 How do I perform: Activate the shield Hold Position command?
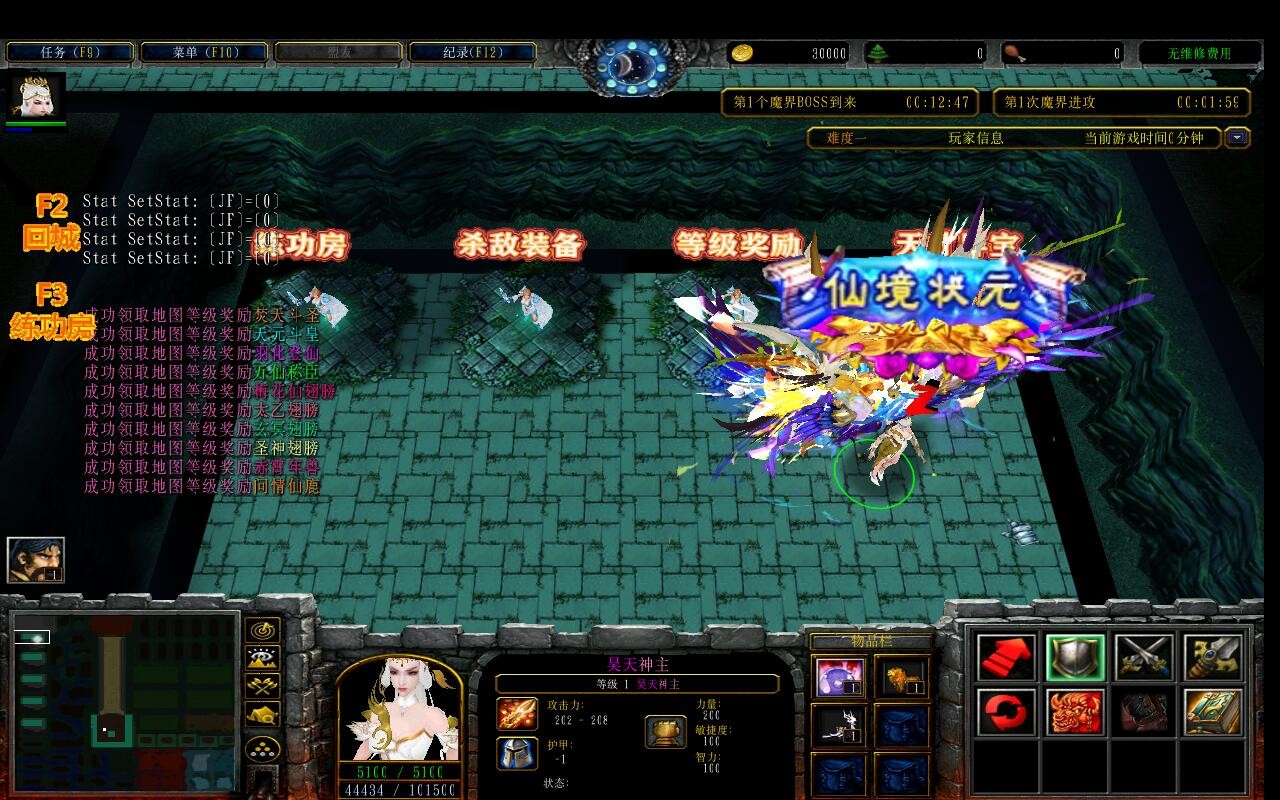1075,657
